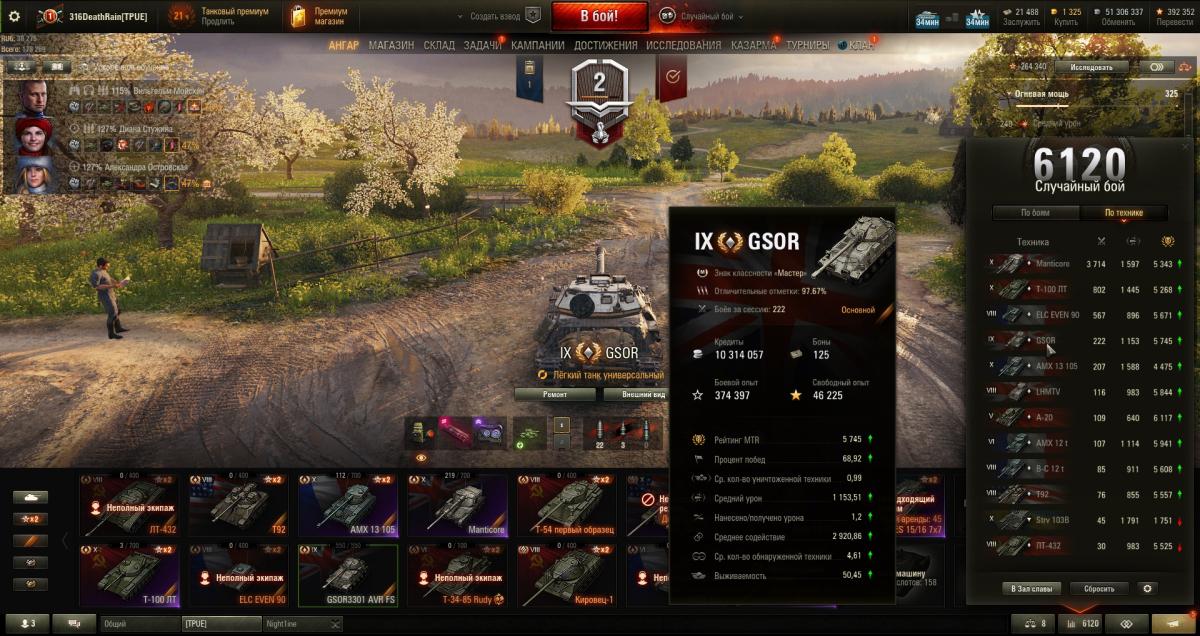Open the КАЗАРМА barracks tab
This screenshot has height=636, width=1200.
click(x=752, y=45)
